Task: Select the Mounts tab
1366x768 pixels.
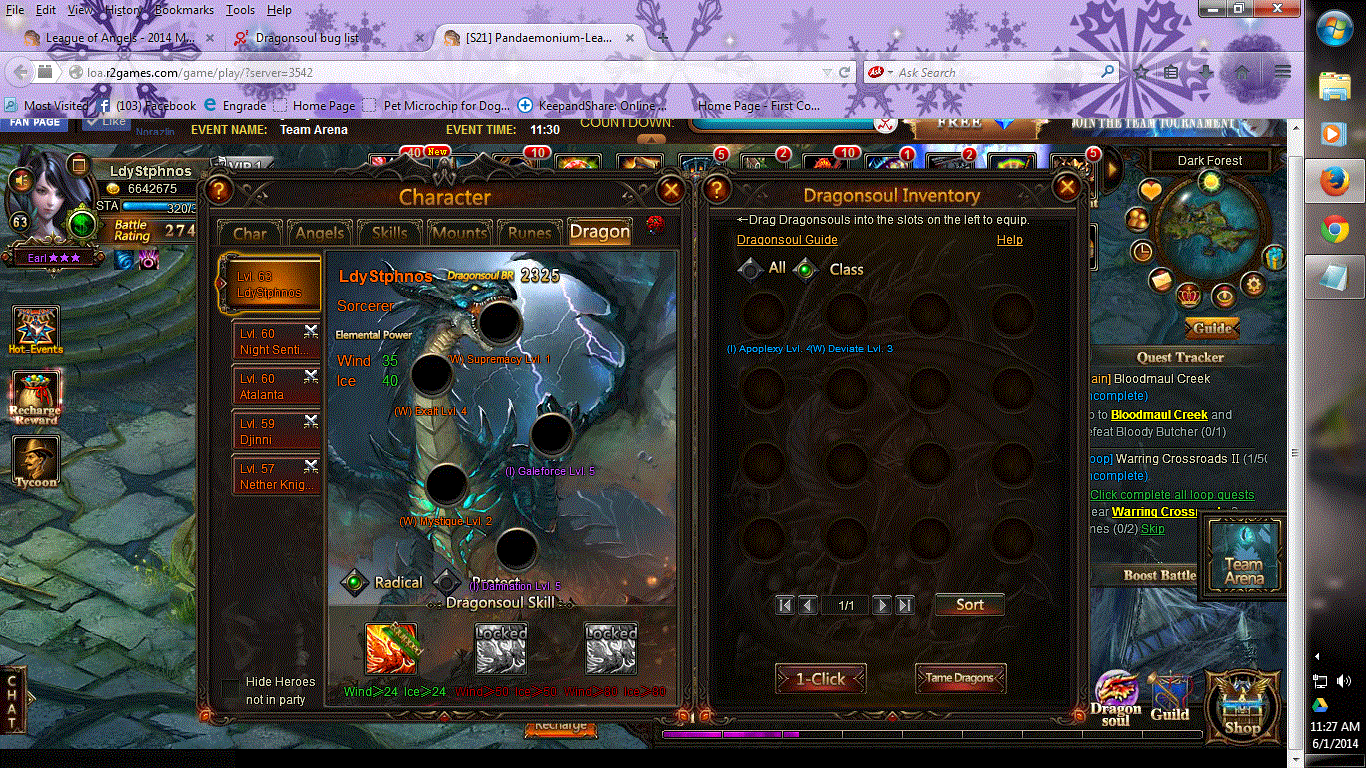Action: [x=459, y=233]
